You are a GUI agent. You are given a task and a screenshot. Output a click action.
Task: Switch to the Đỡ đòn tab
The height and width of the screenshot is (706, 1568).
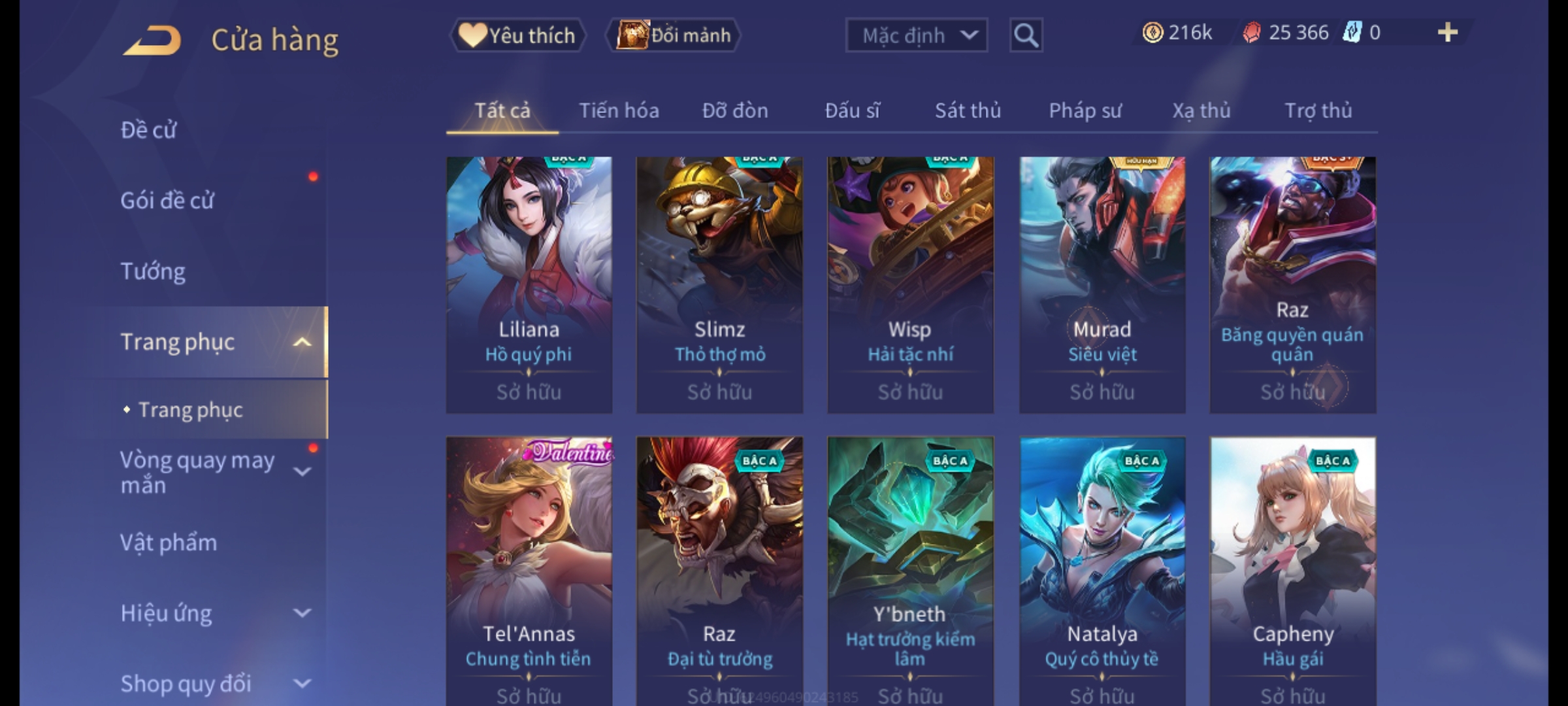click(x=735, y=110)
